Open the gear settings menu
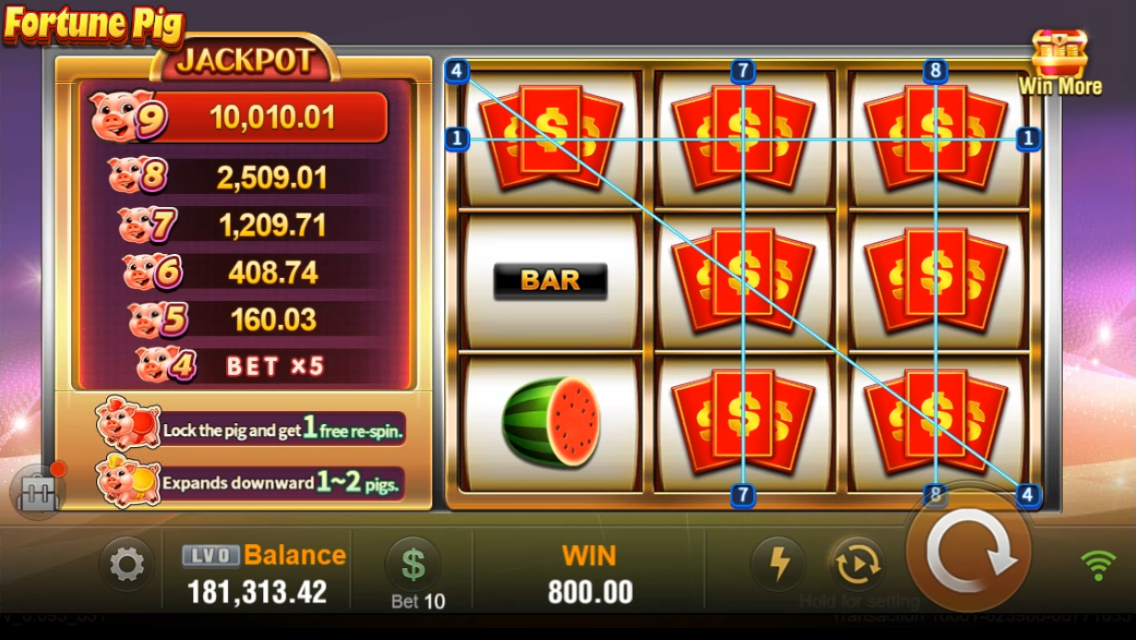The height and width of the screenshot is (640, 1136). pyautogui.click(x=126, y=565)
